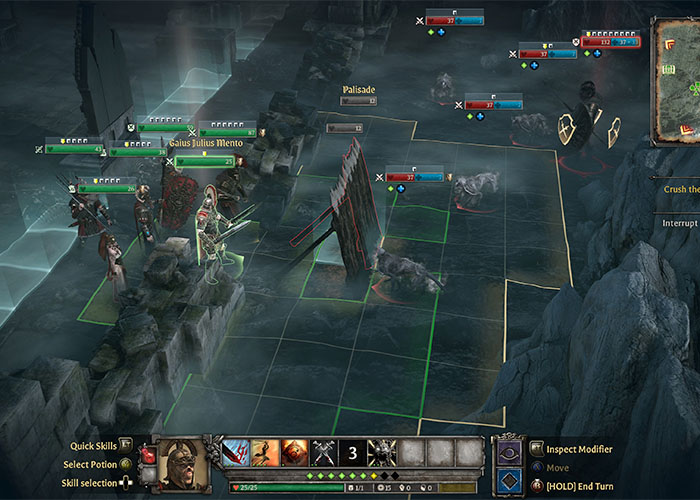Viewport: 700px width, 500px height.
Task: Select the spiked skull skill icon
Action: (382, 453)
